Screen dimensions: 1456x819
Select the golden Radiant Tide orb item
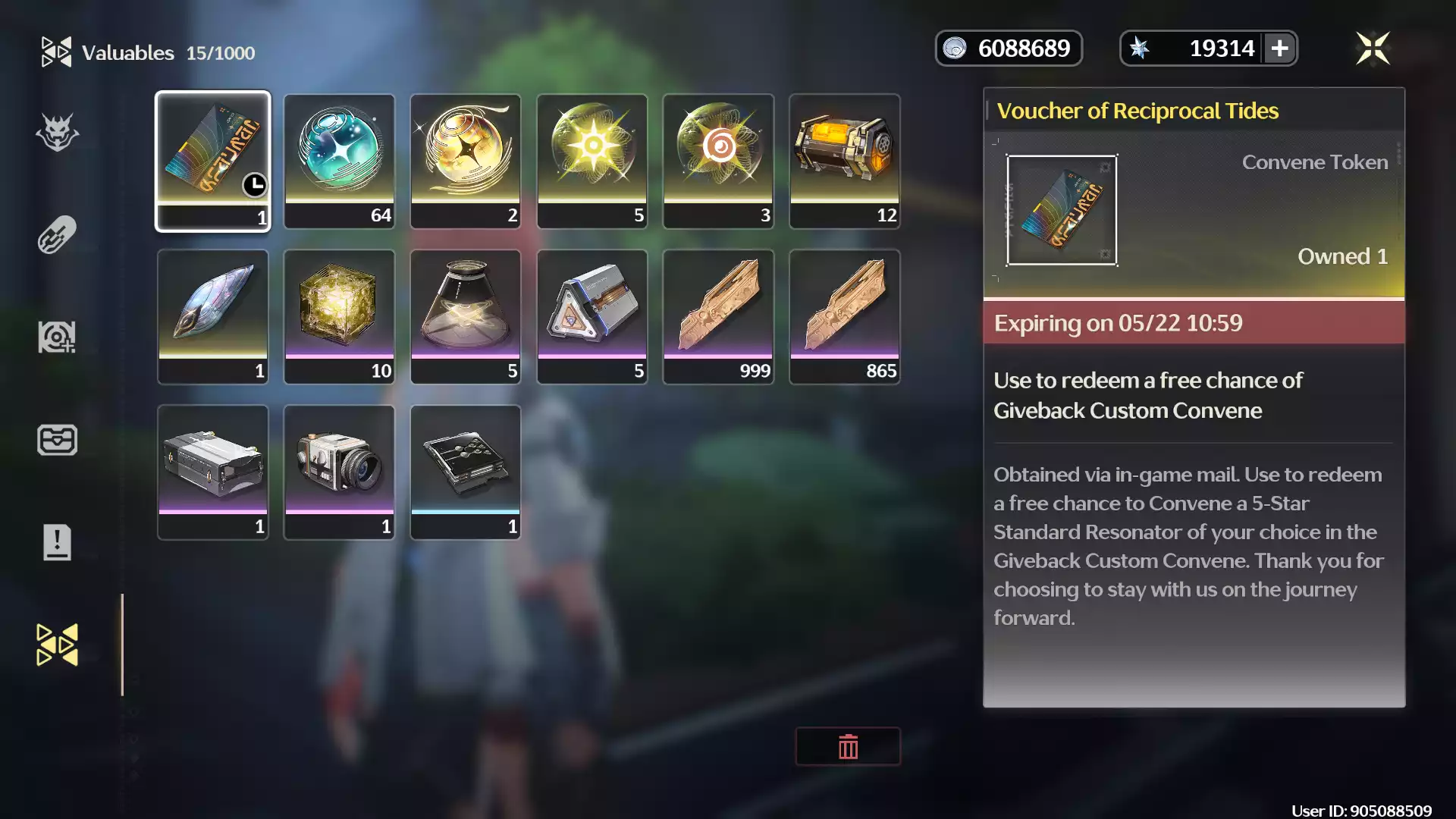coord(466,160)
